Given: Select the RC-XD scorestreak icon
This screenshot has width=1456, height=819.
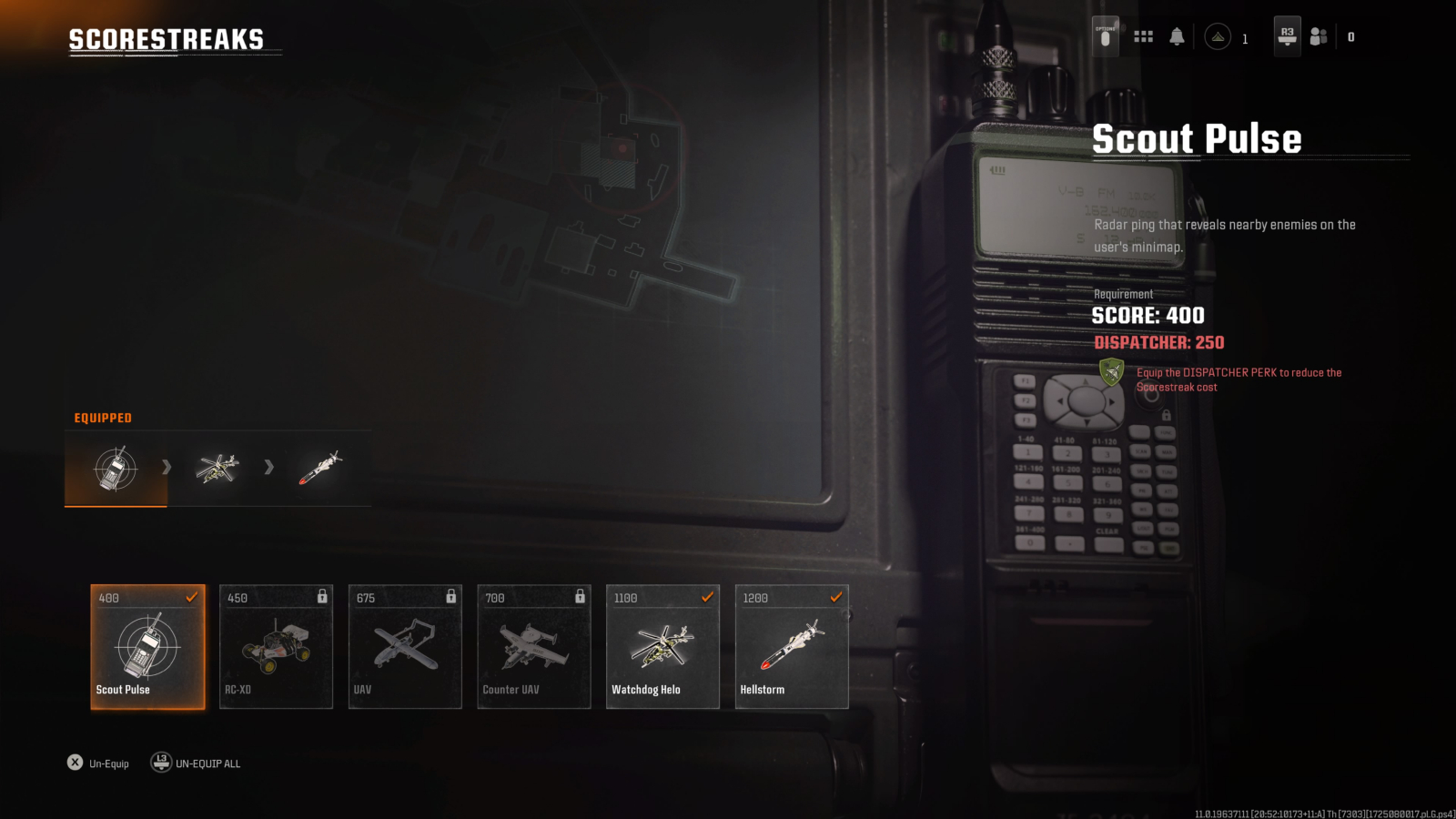Looking at the screenshot, I should click(276, 646).
